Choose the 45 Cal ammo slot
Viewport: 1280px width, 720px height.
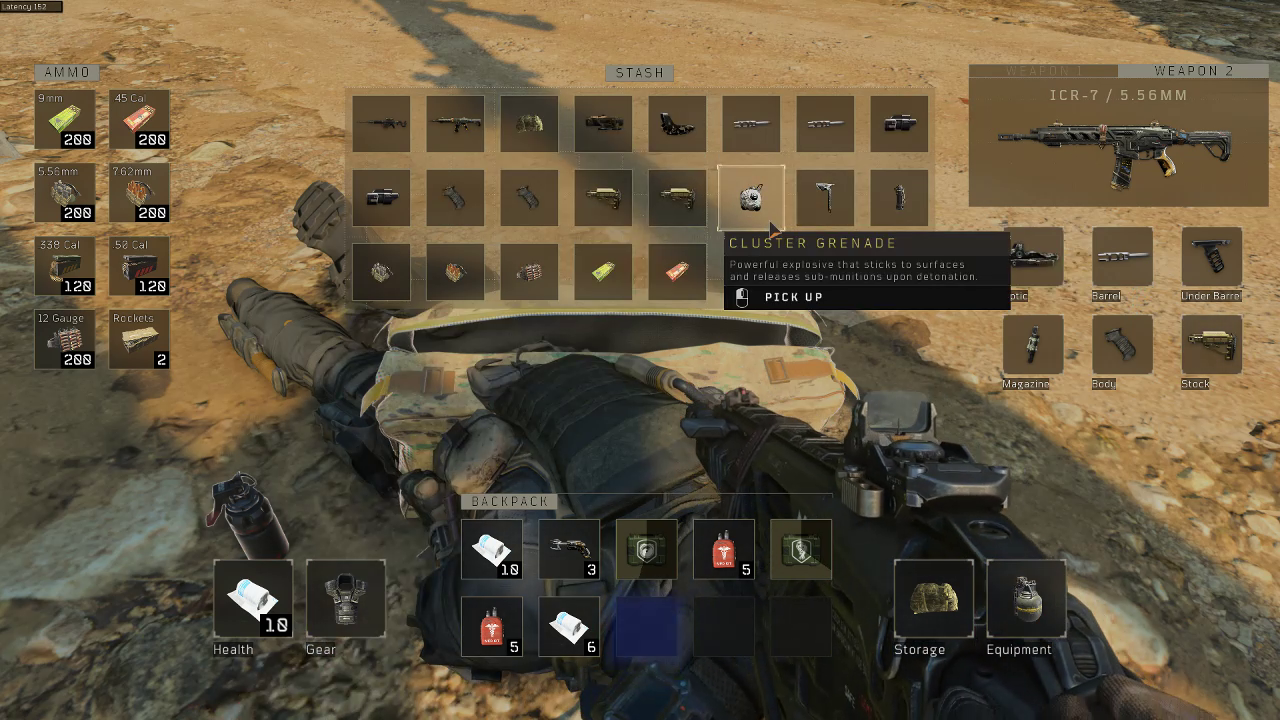pos(139,119)
